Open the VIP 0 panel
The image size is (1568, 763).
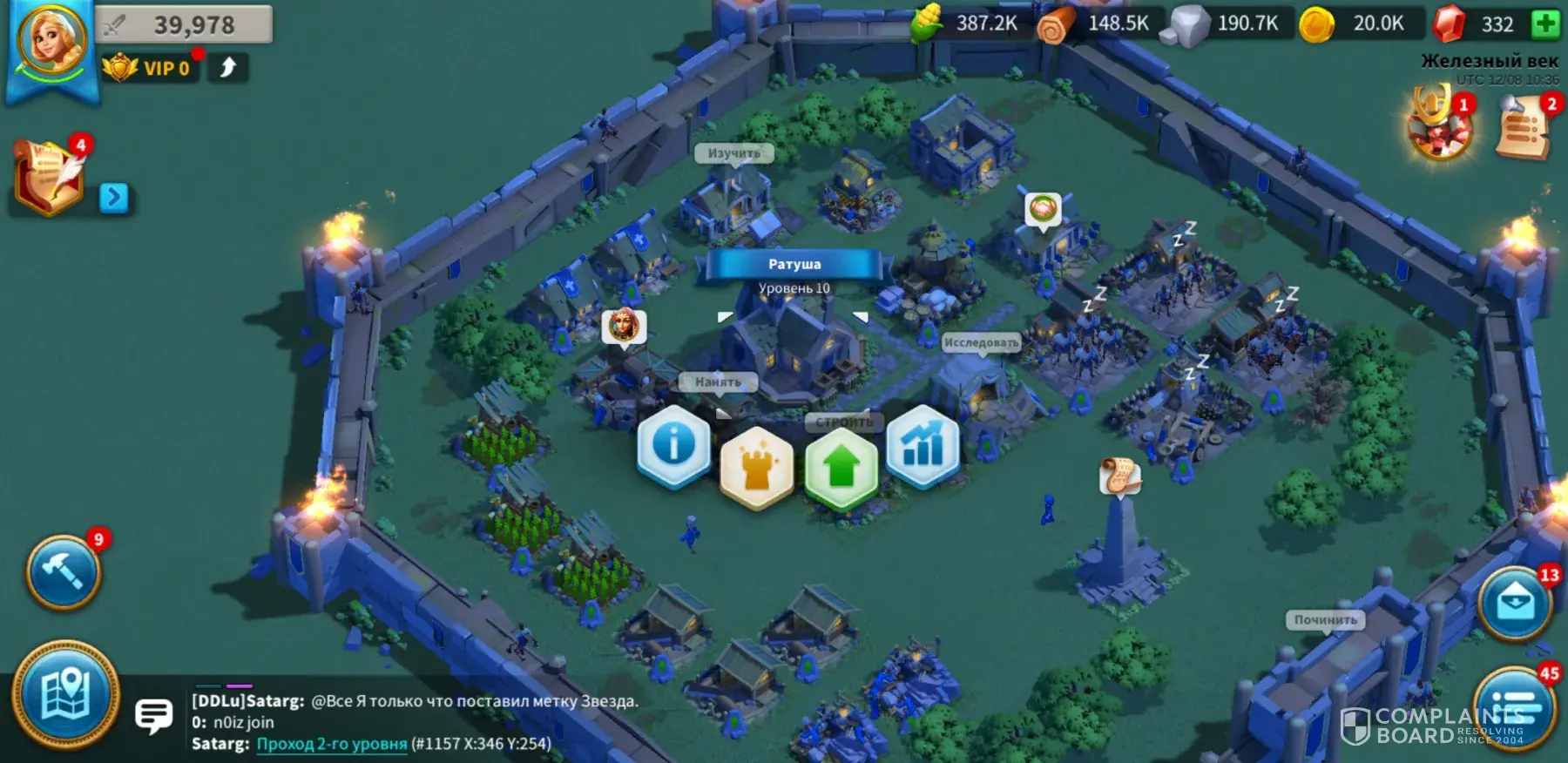(150, 68)
